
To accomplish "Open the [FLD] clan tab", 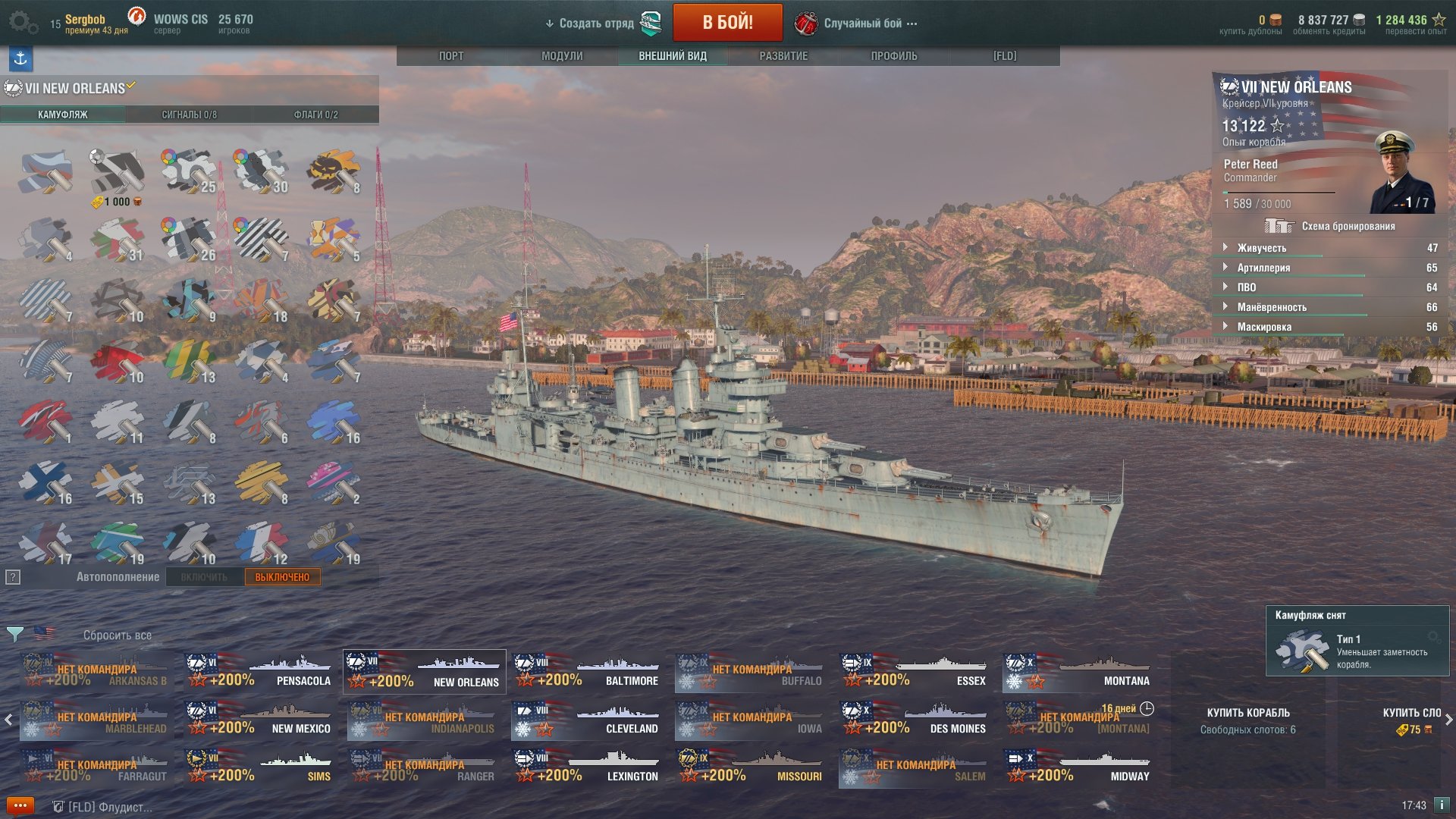I will (x=1005, y=56).
